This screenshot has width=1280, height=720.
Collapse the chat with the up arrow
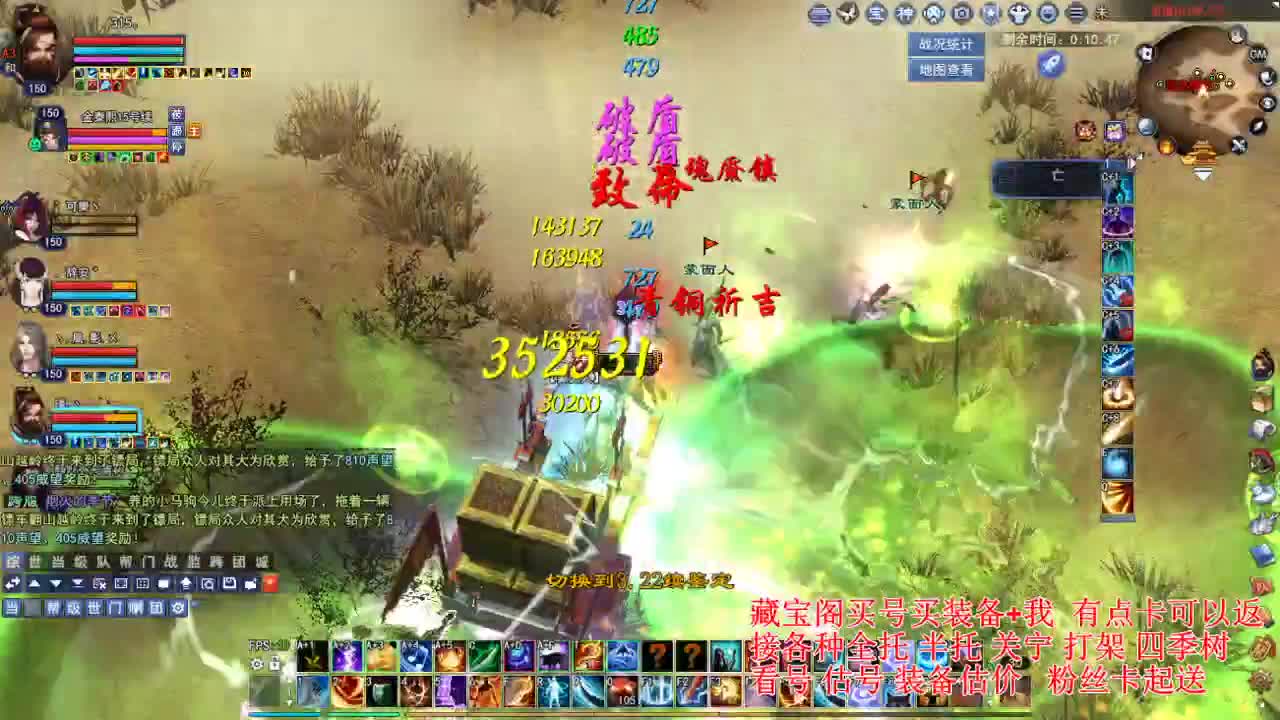pos(33,583)
